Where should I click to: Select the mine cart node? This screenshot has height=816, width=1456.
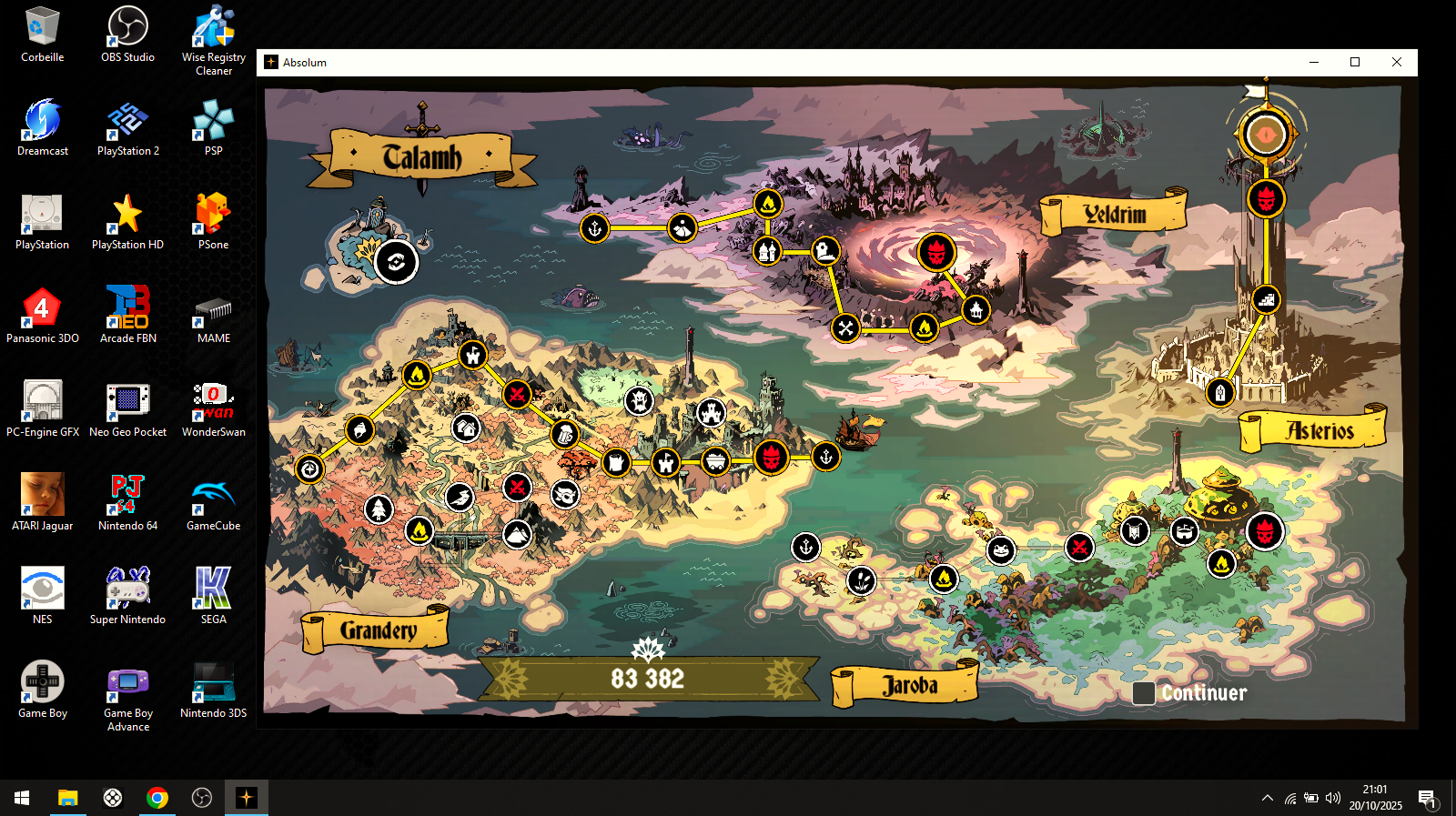click(716, 461)
